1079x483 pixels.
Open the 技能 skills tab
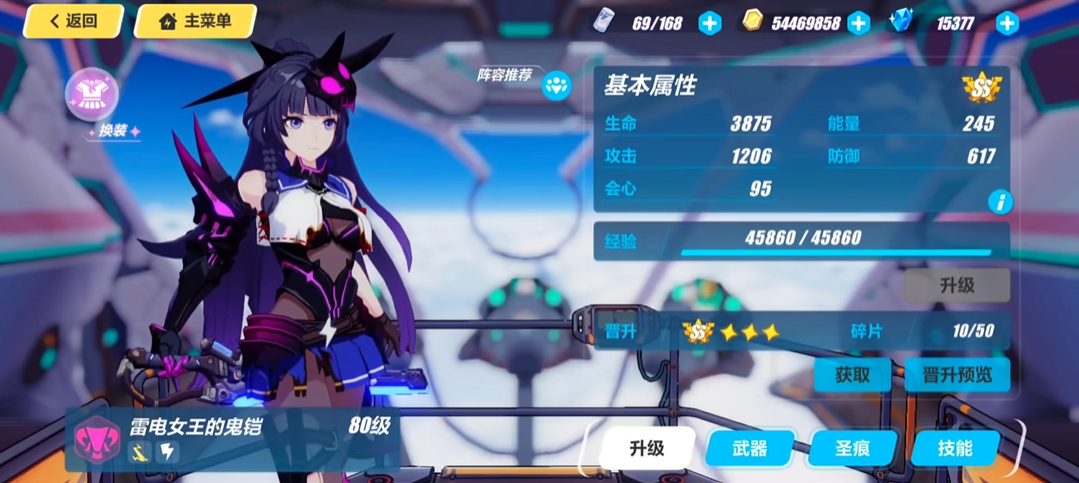click(x=955, y=448)
